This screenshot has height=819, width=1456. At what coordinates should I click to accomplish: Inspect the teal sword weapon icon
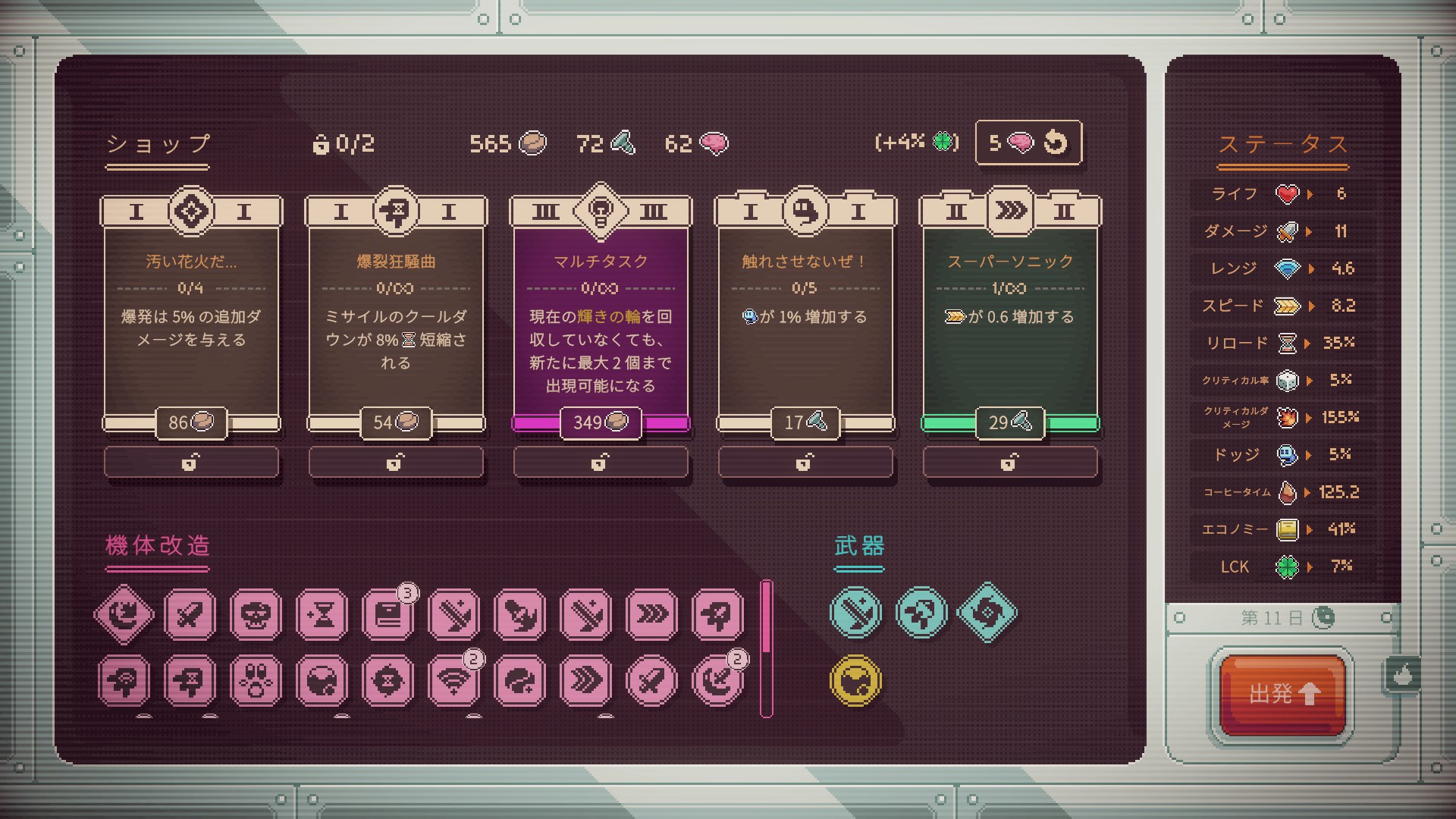pos(856,613)
